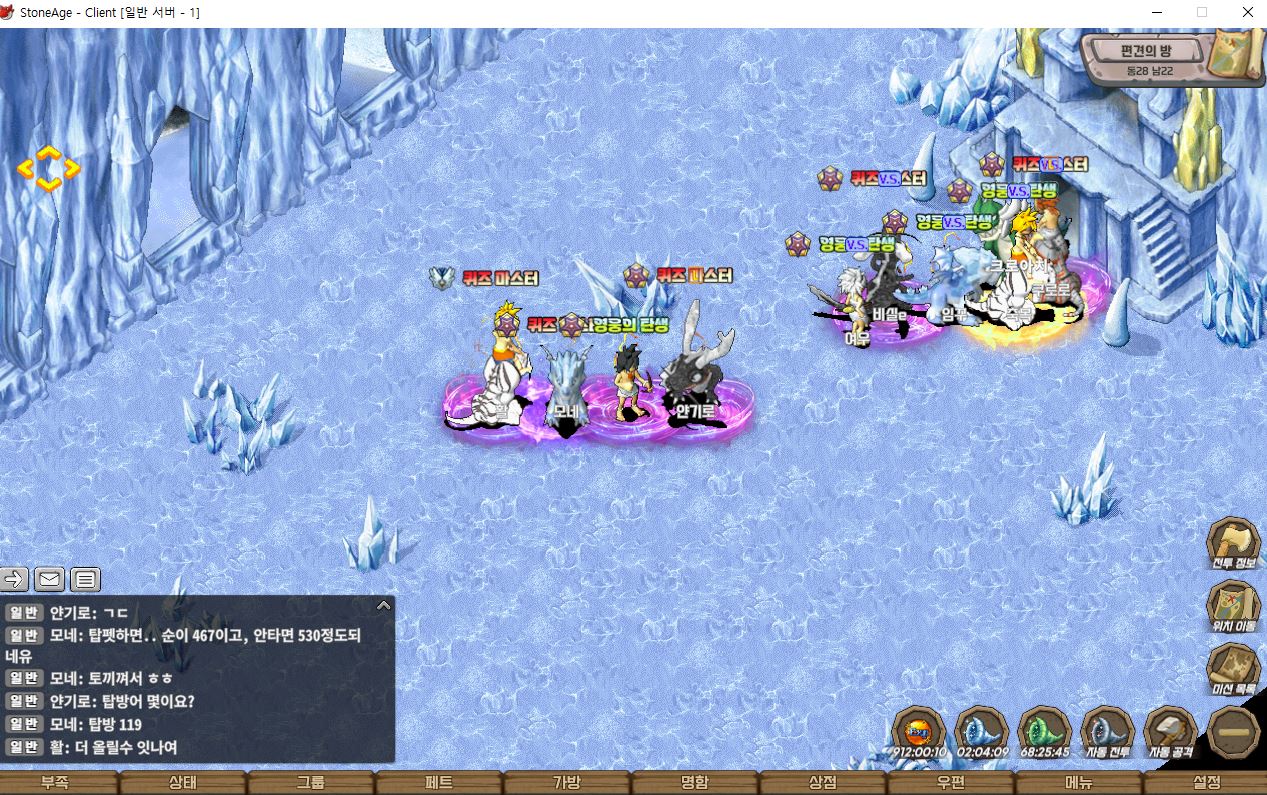Open the 상점 (shop) menu

823,783
